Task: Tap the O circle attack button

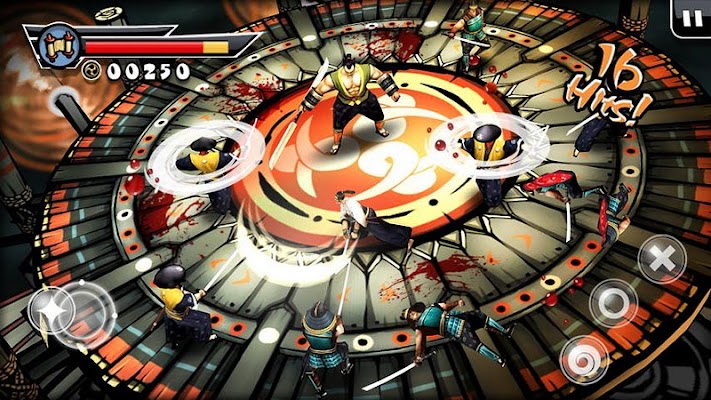Action: (612, 302)
